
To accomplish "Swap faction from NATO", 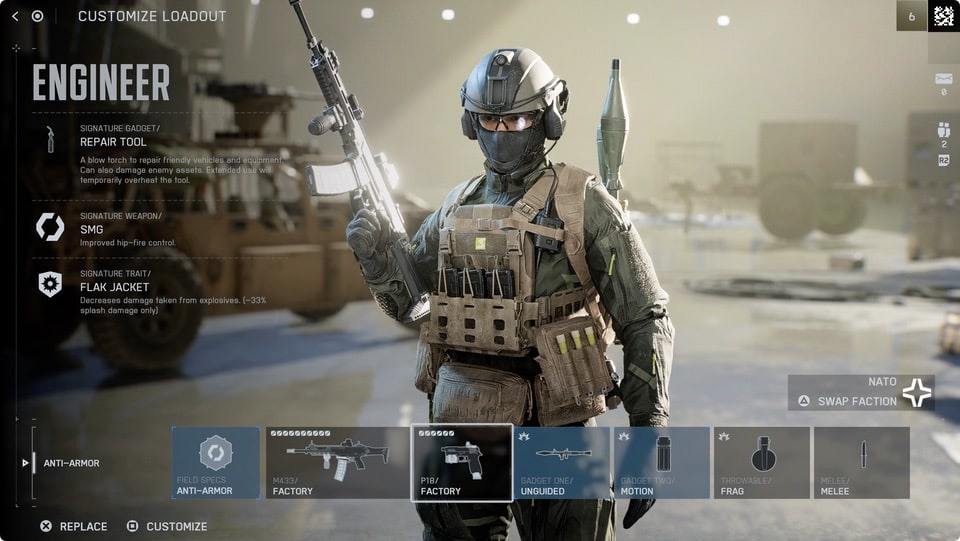I will (860, 401).
